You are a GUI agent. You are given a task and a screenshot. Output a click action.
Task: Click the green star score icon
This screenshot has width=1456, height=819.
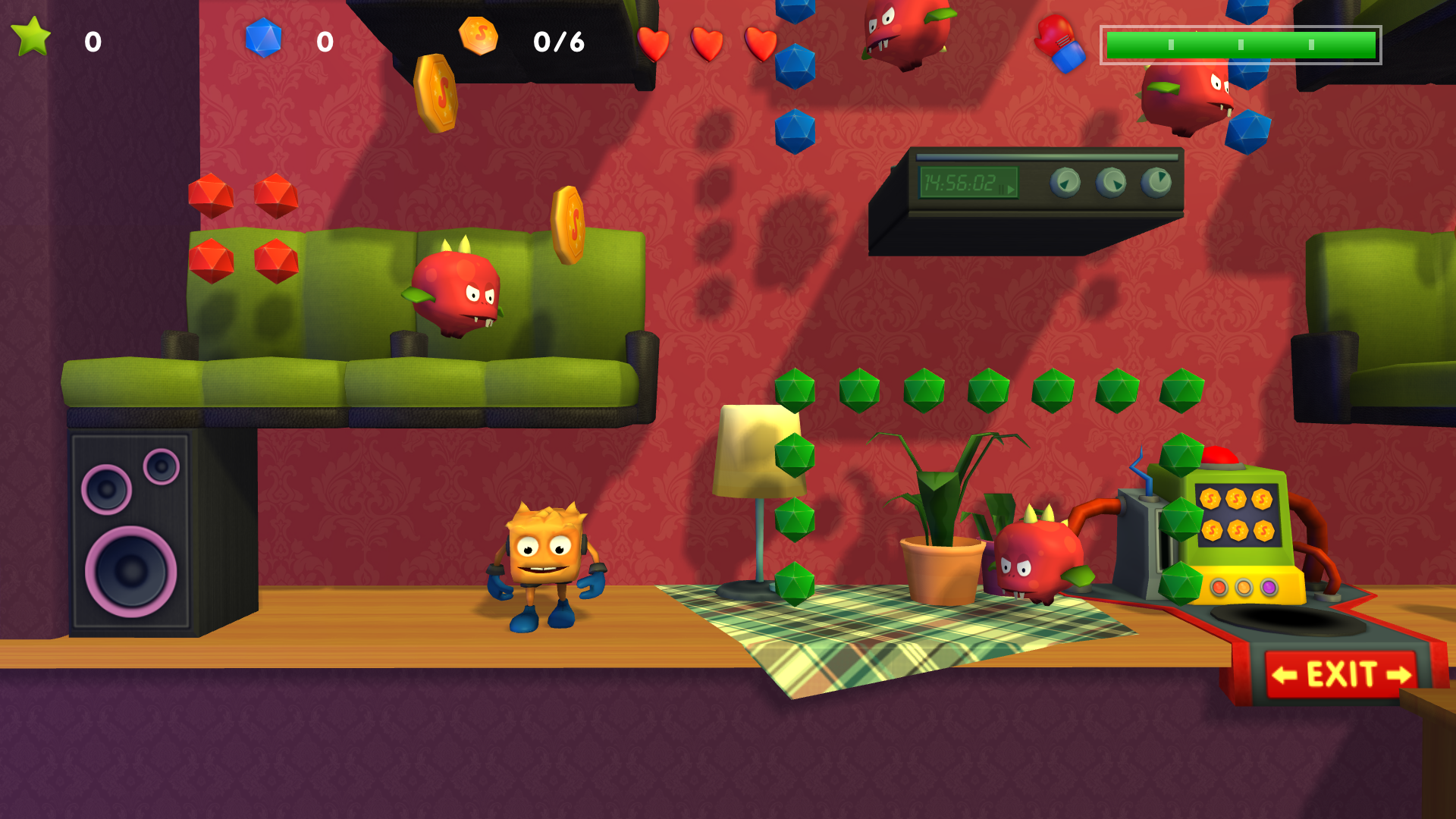pyautogui.click(x=32, y=36)
